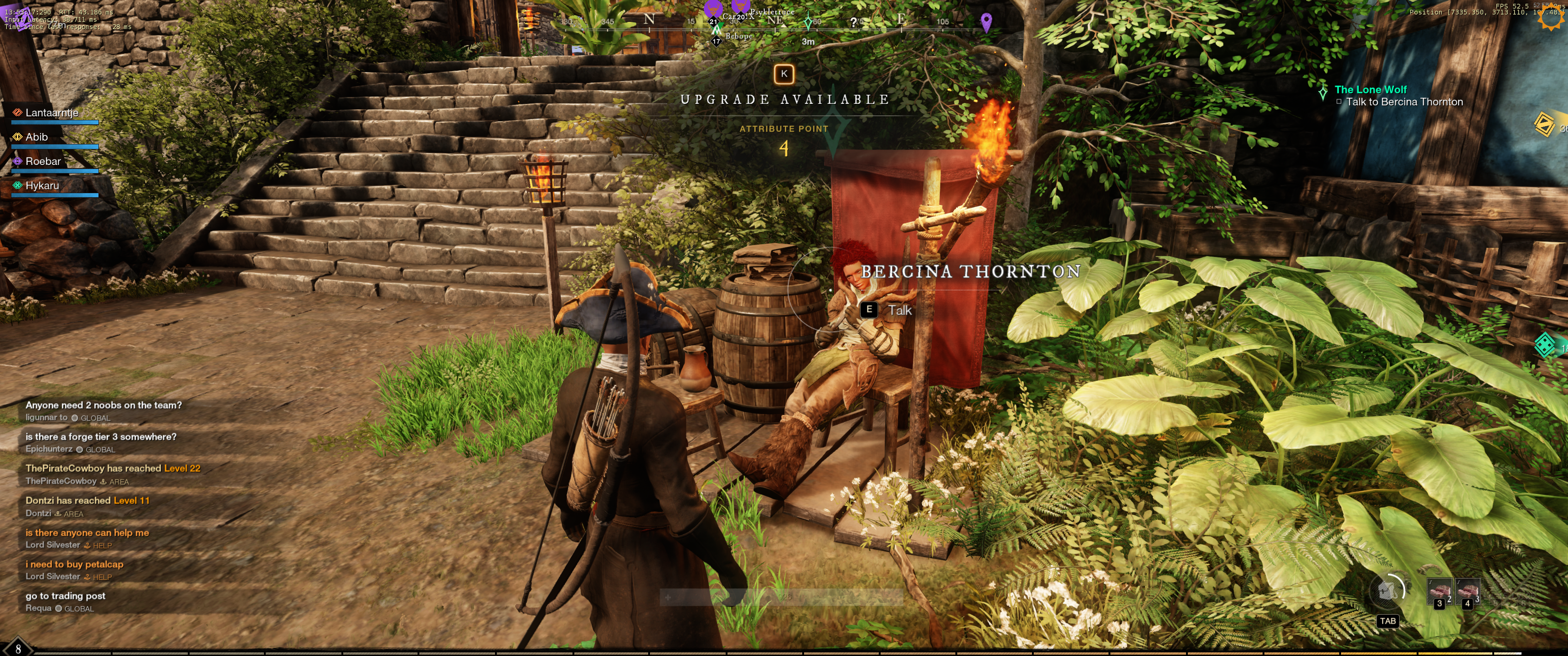Use the meat ration in slot 4
Image resolution: width=1568 pixels, height=656 pixels.
(x=1467, y=591)
